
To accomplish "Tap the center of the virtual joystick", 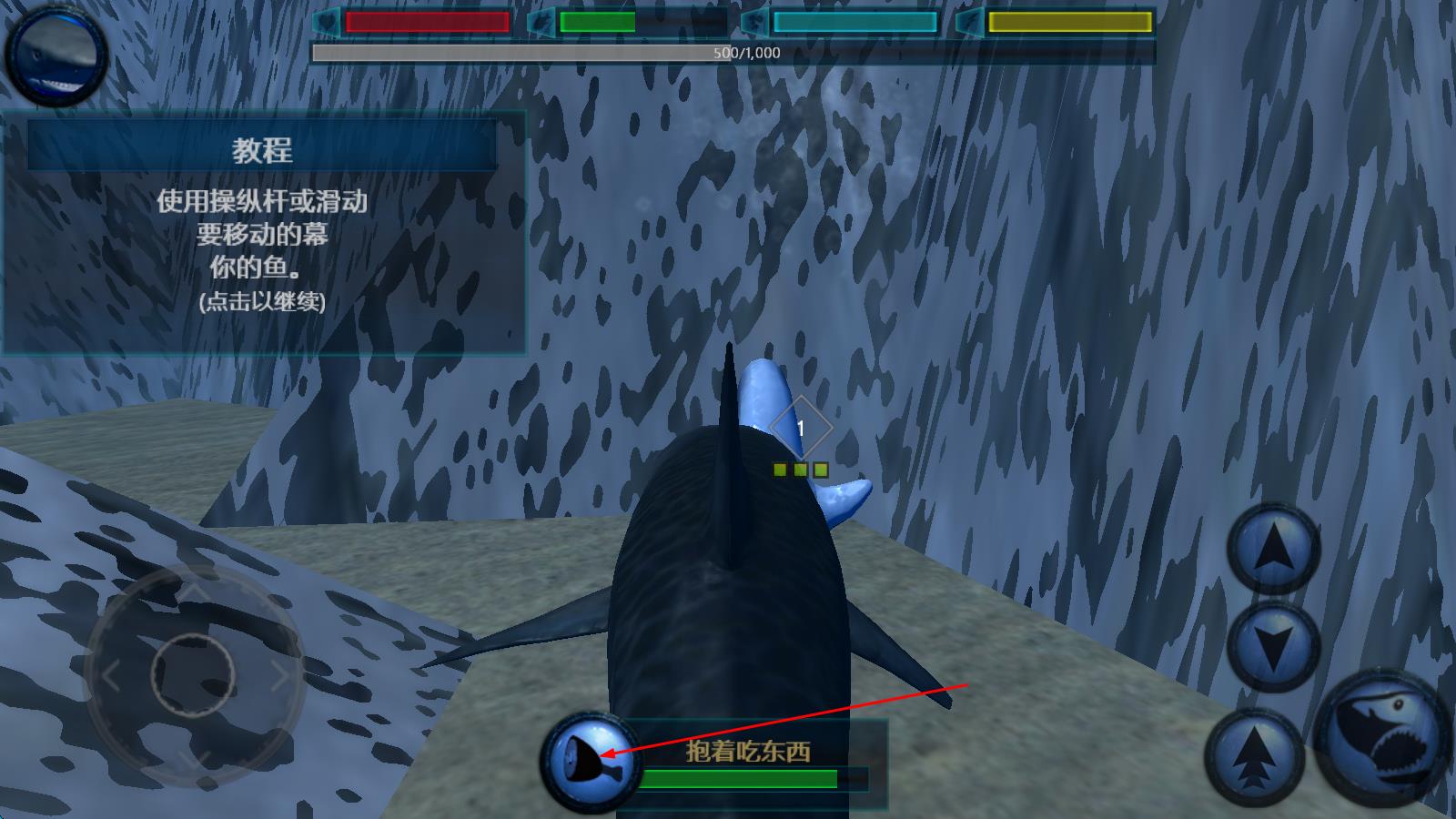I will [193, 675].
